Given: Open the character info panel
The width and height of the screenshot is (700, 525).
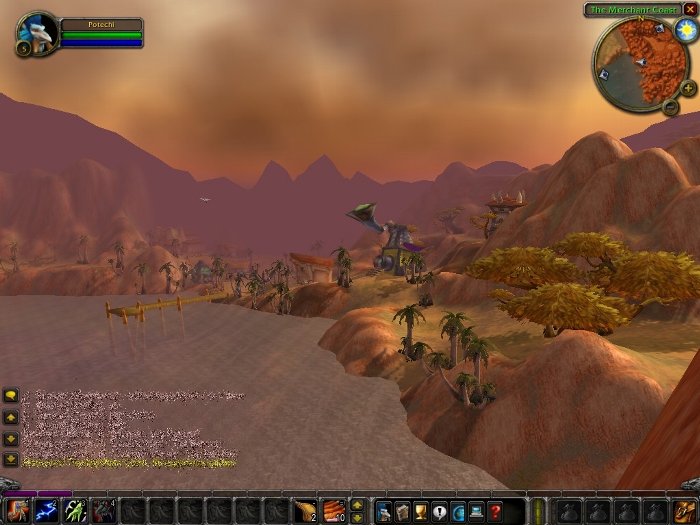Looking at the screenshot, I should [x=383, y=511].
